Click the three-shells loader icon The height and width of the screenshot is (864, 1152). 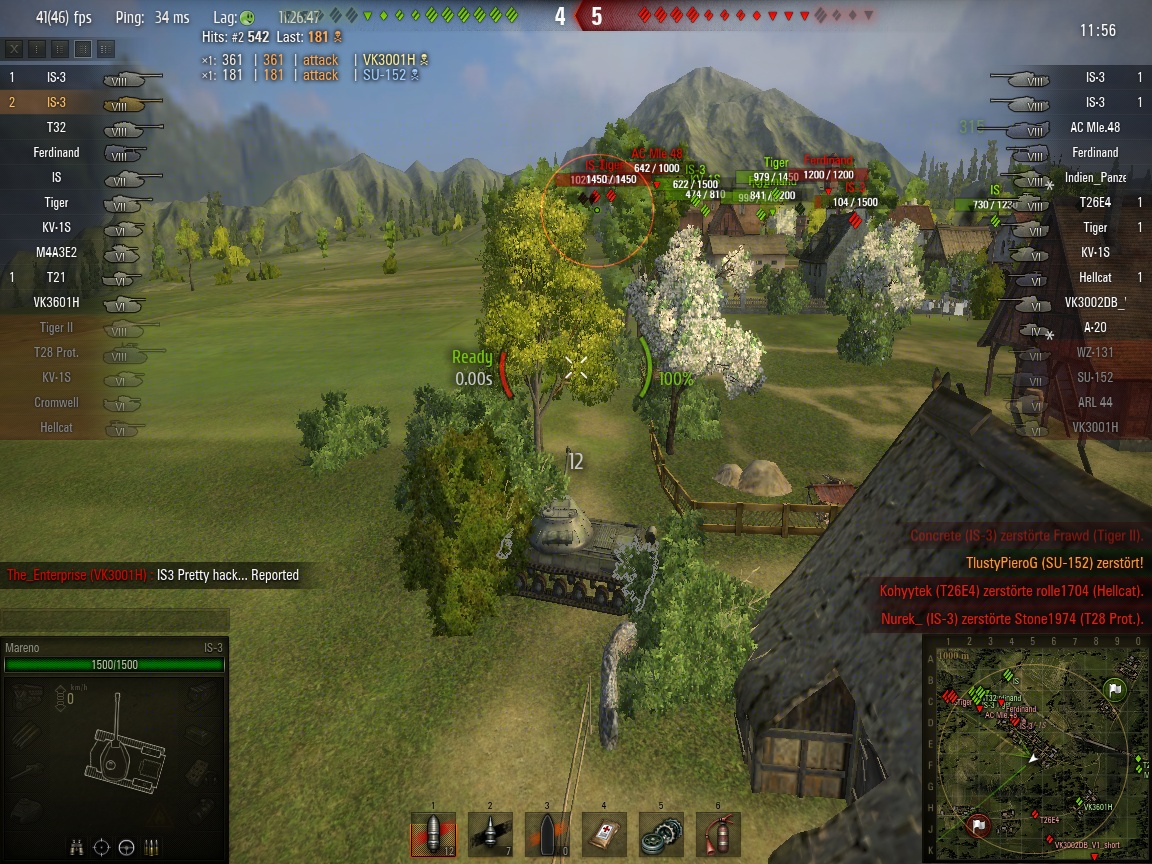pos(151,847)
